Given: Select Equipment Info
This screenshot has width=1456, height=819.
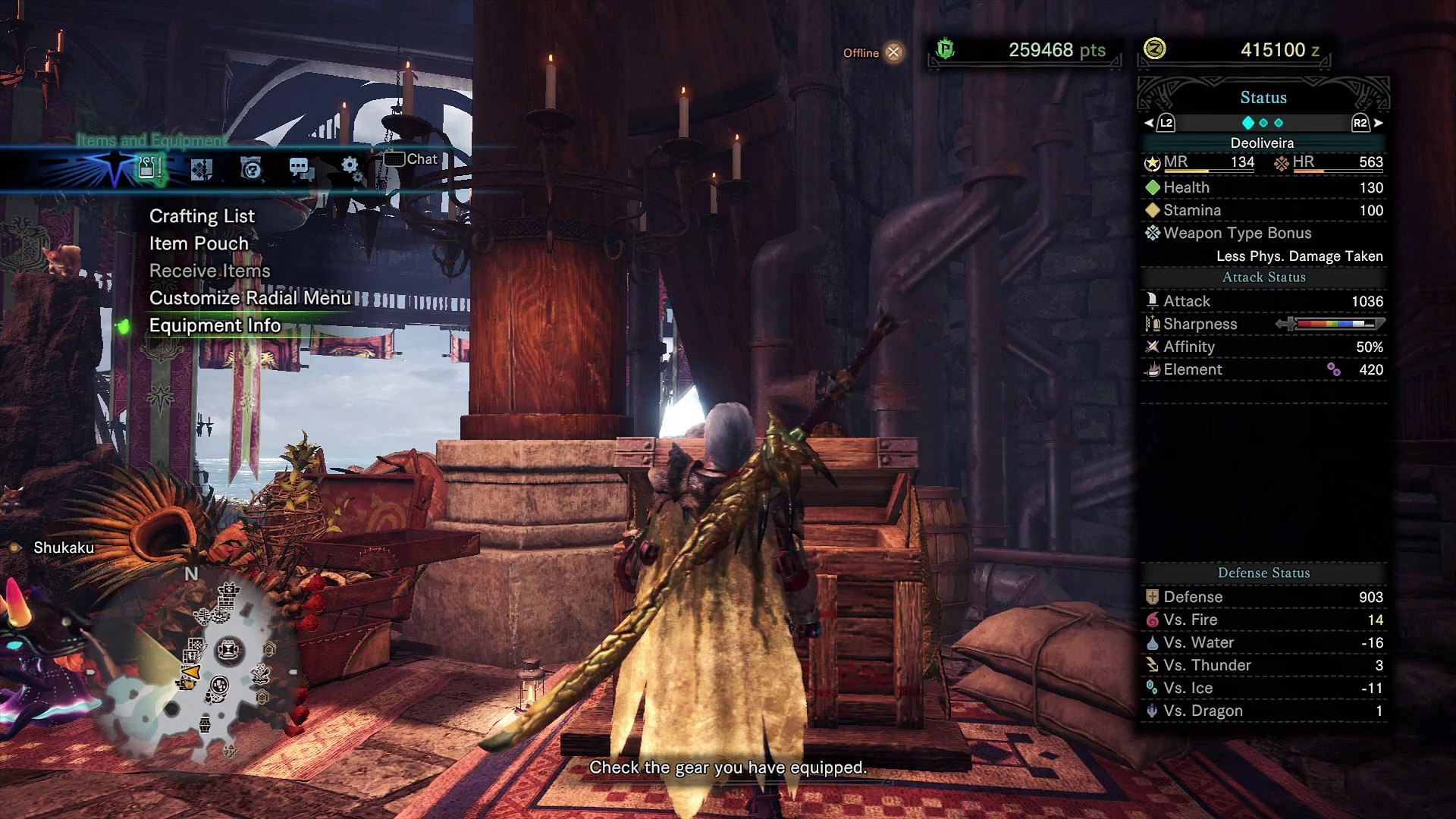Looking at the screenshot, I should click(215, 325).
